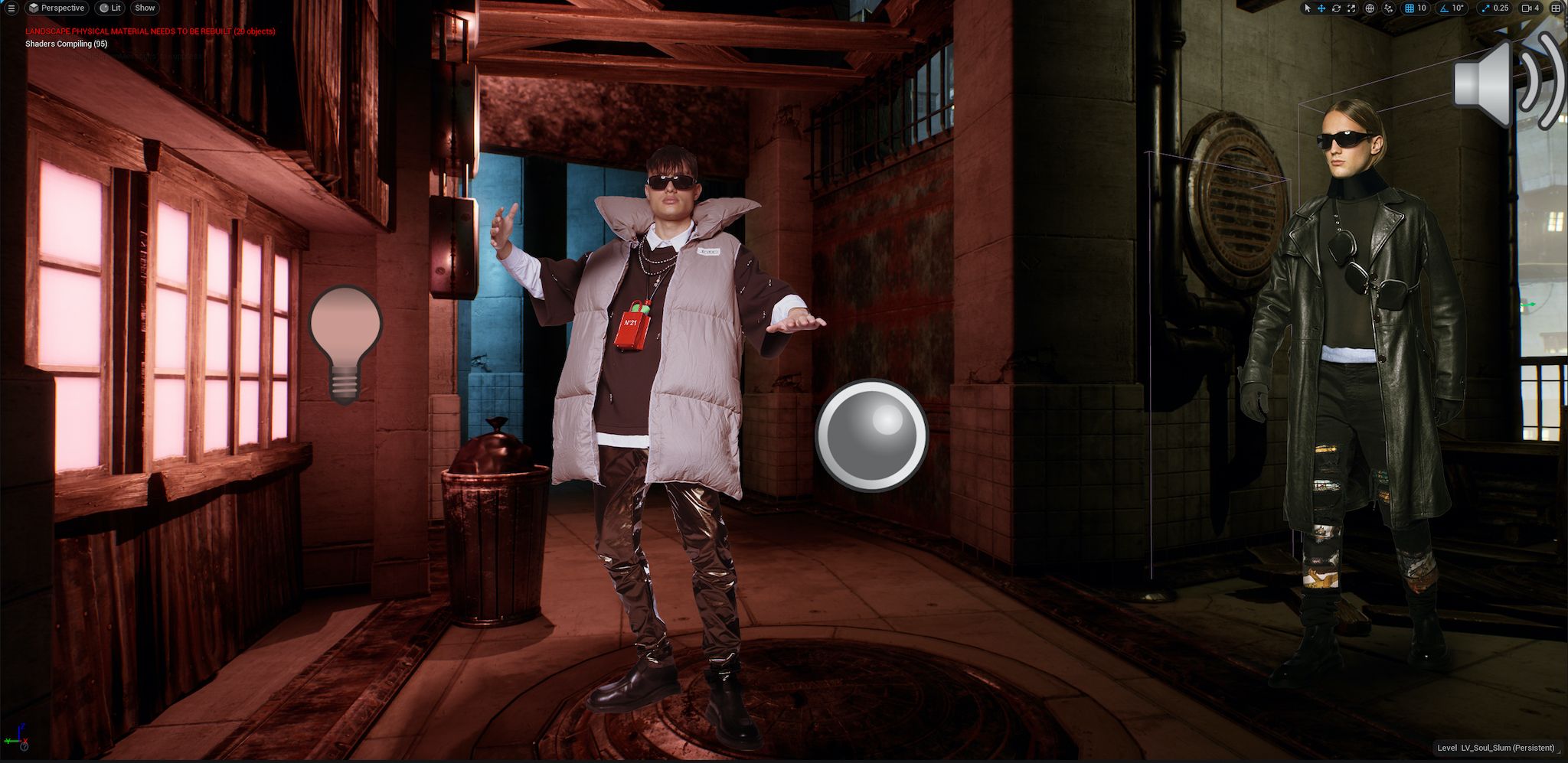Screen dimensions: 1568x763
Task: Open the Lit view mode menu
Action: 110,8
